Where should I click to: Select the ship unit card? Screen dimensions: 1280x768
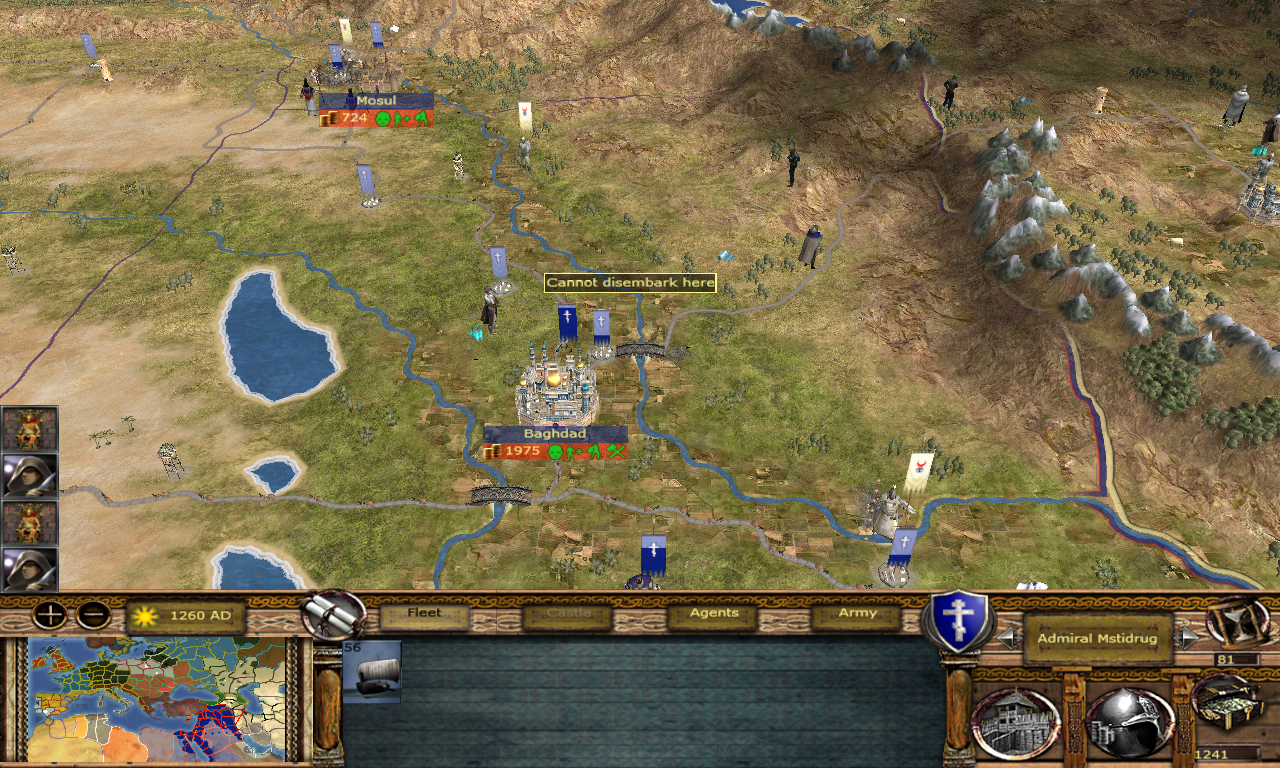pos(372,672)
